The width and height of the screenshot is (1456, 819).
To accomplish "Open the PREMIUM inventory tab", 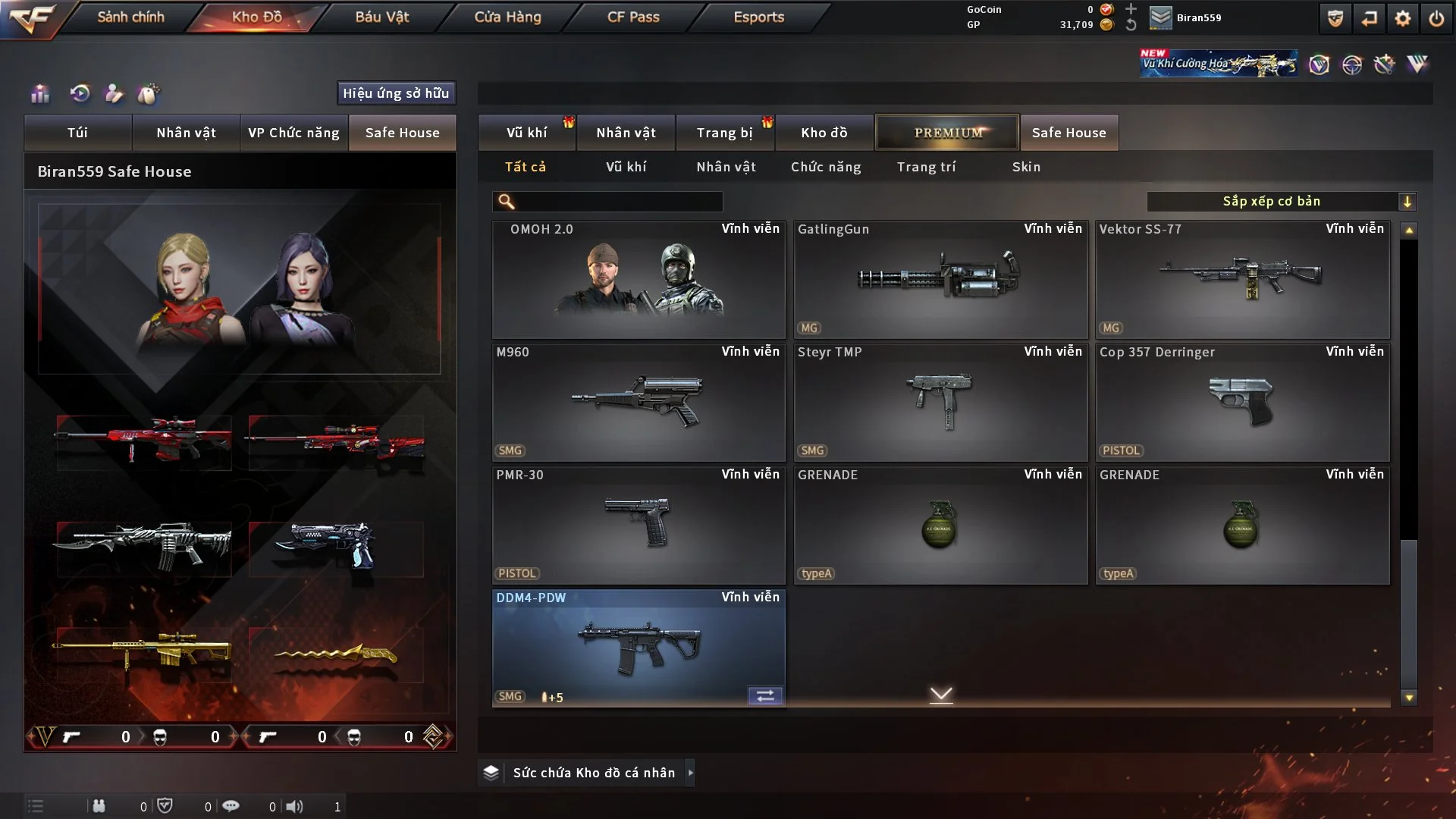I will coord(948,133).
